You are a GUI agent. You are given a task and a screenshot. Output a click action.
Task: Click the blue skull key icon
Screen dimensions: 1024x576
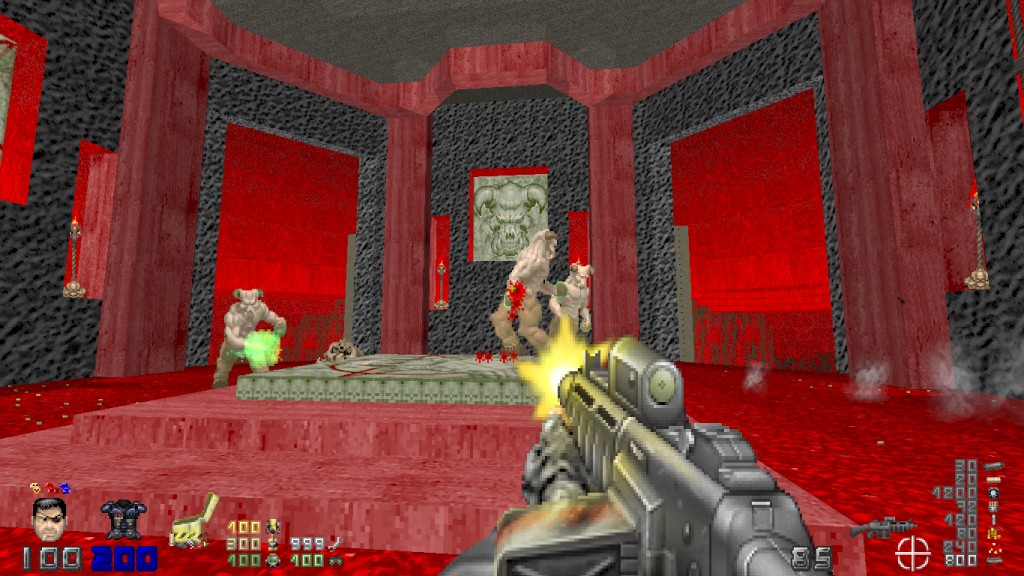pos(65,489)
